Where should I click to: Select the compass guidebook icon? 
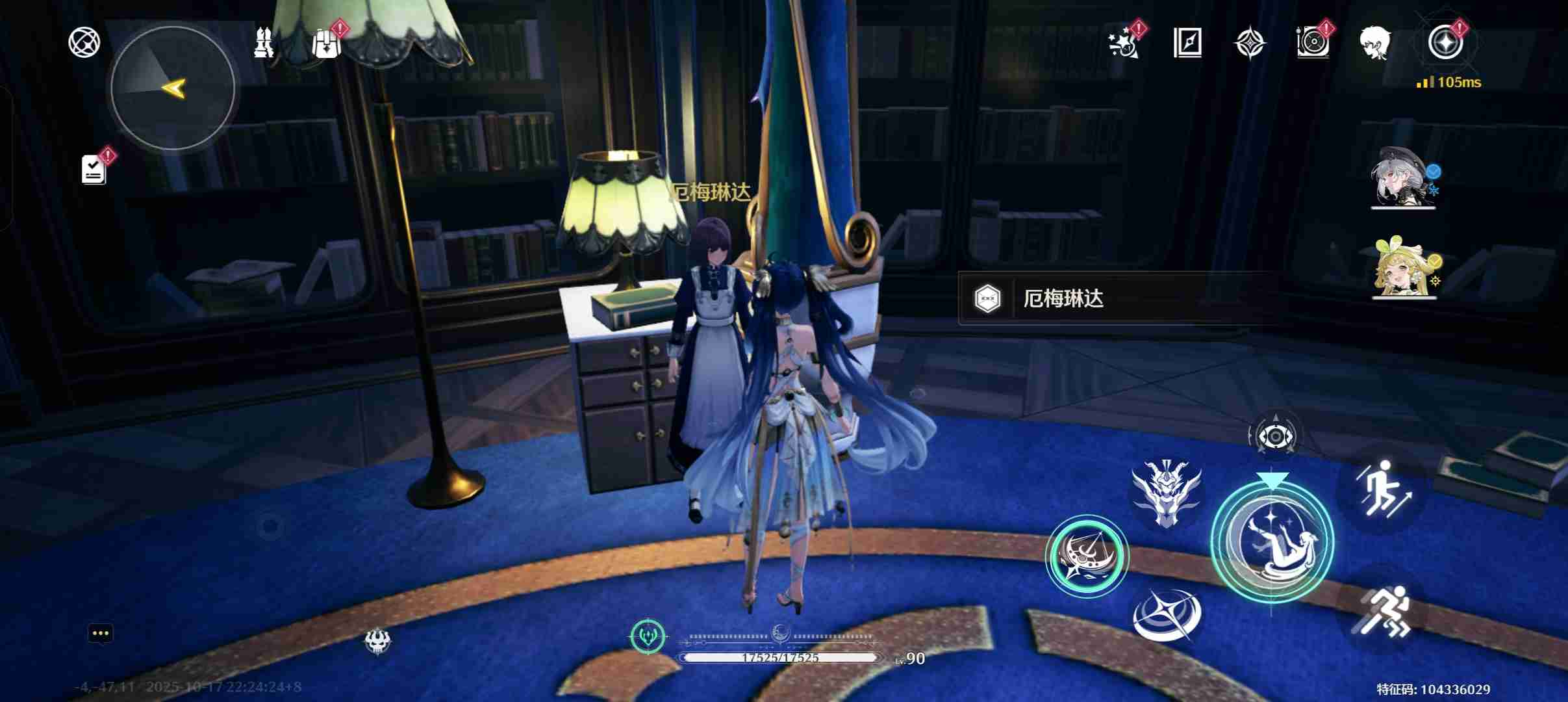1190,44
